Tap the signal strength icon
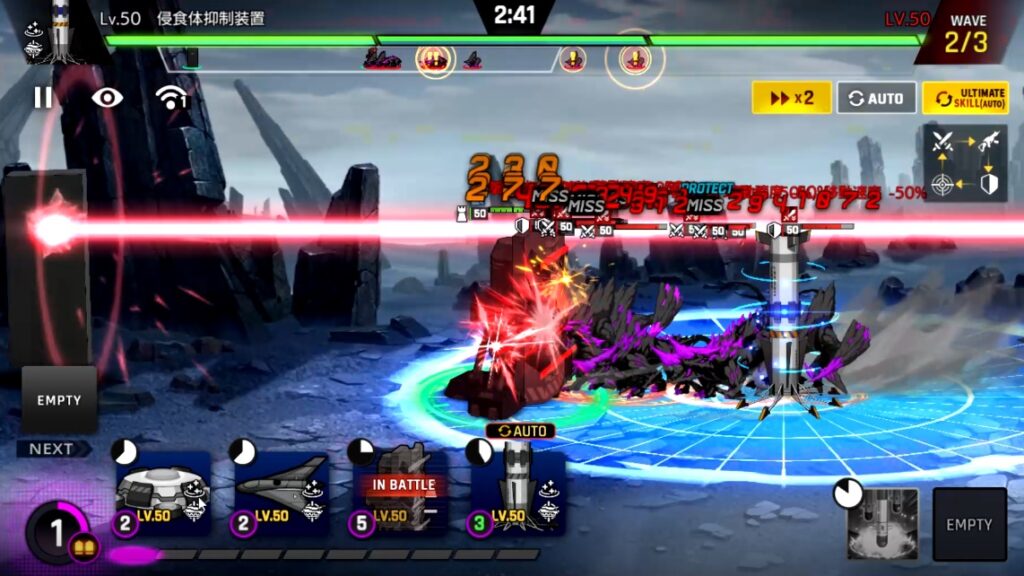Screen dimensions: 1024x576 172,97
